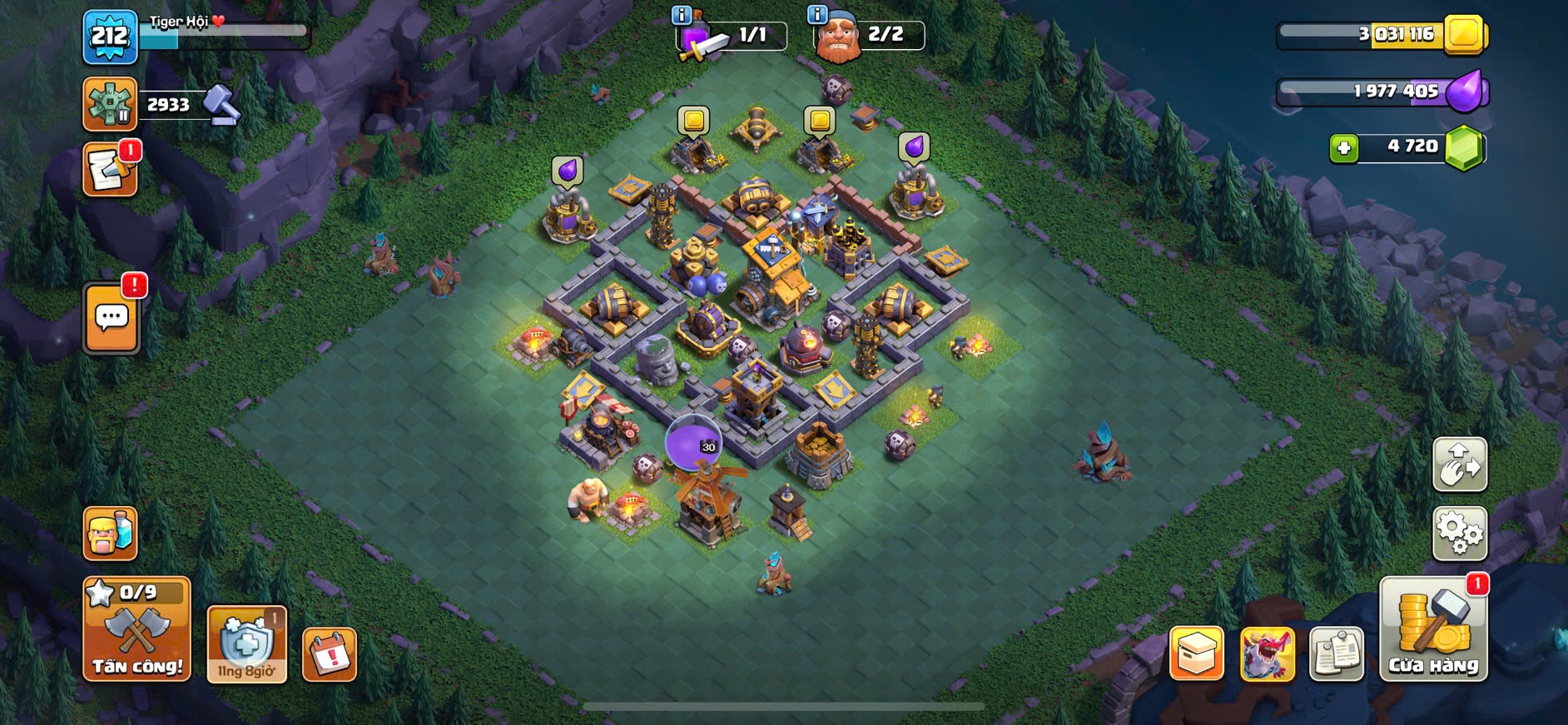Open the settings gears button

(1459, 534)
